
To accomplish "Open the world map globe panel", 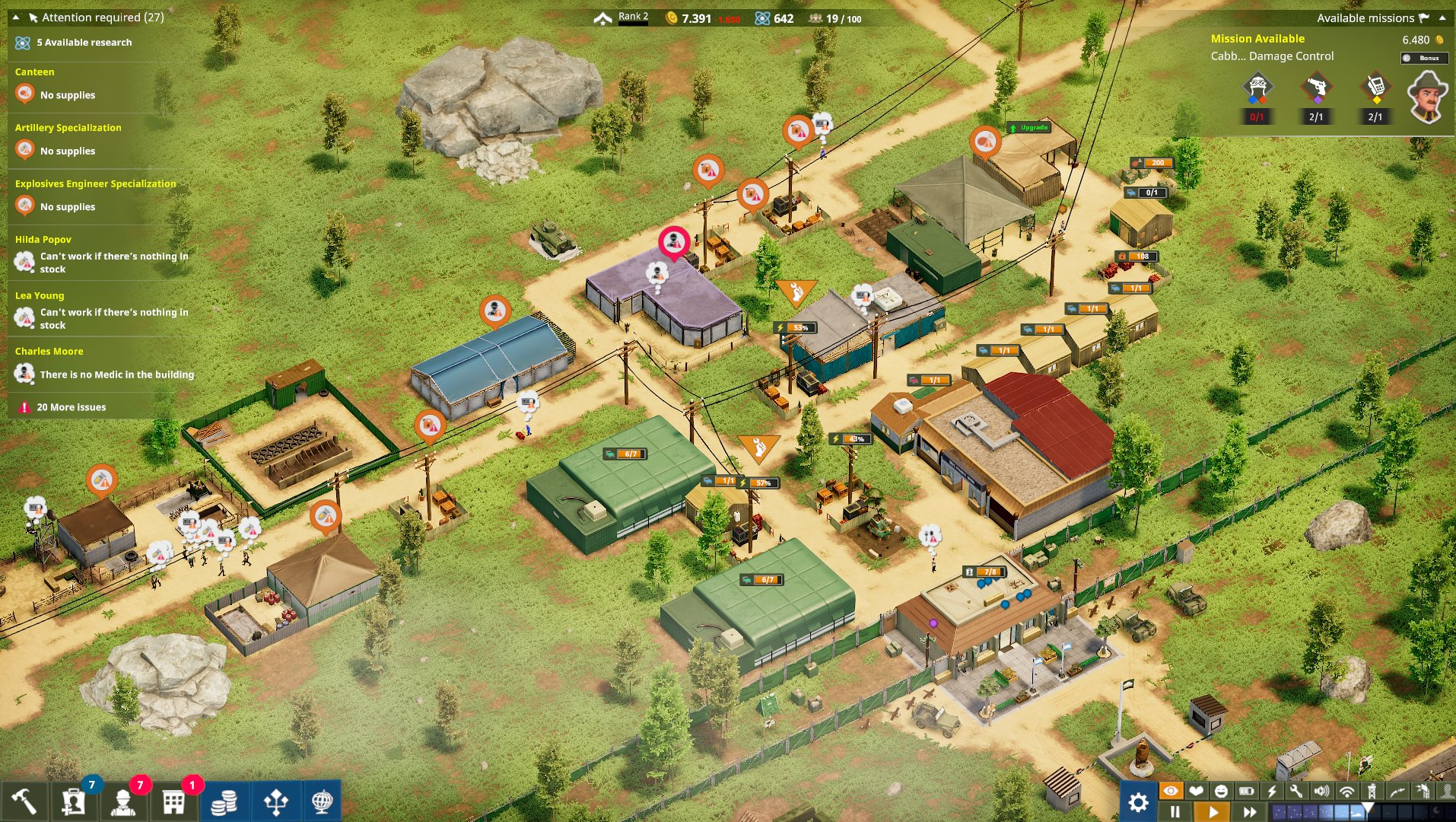I will [326, 803].
